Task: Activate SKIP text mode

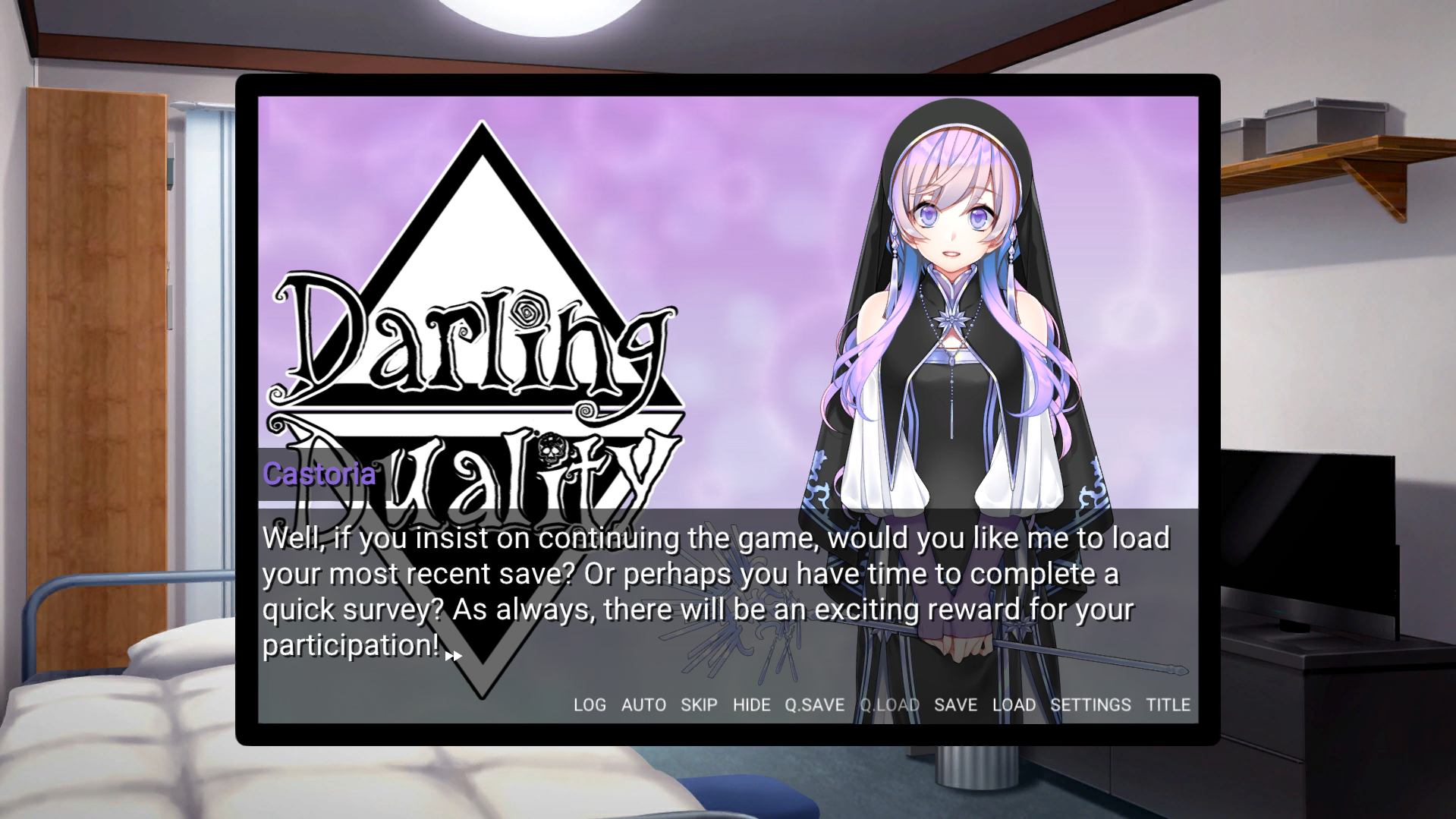Action: tap(699, 704)
